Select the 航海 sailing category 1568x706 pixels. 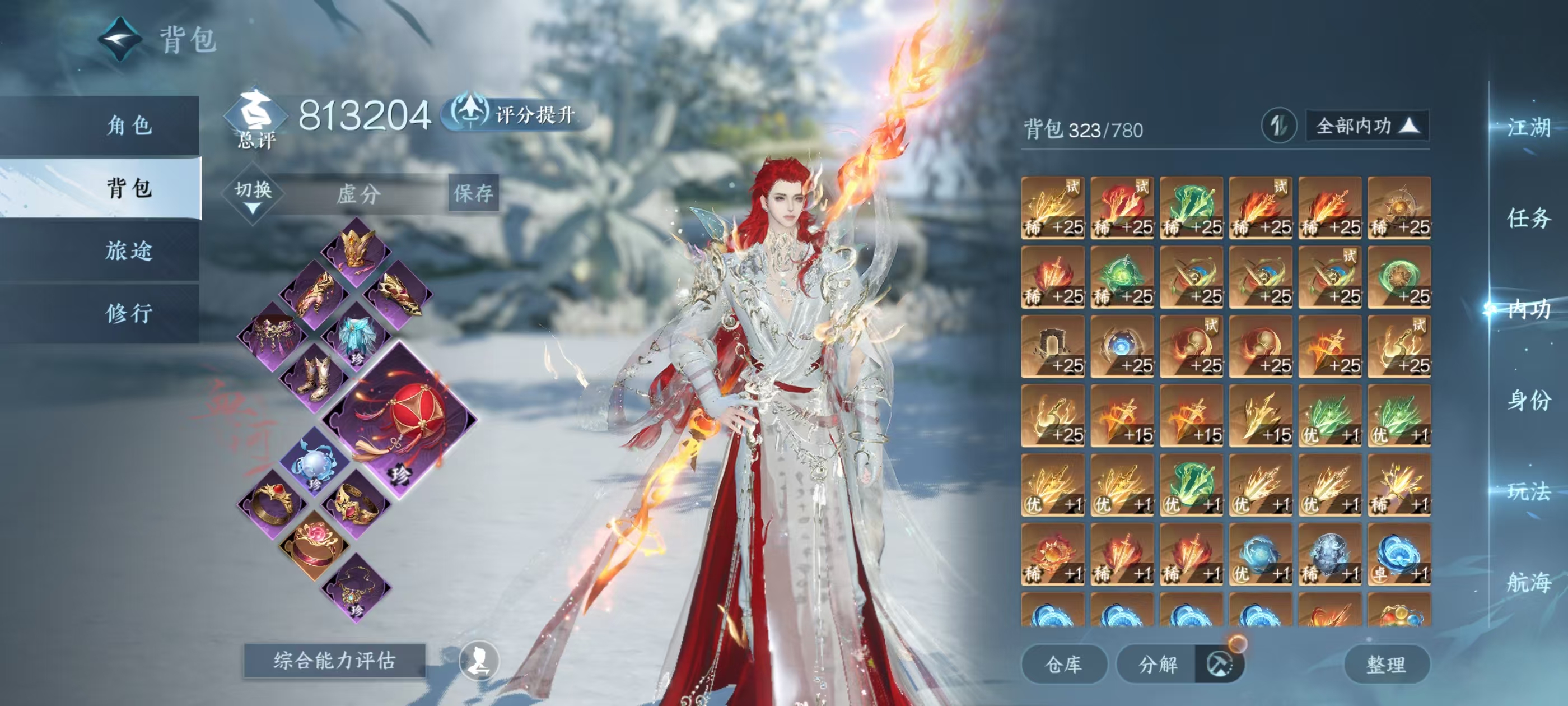pyautogui.click(x=1528, y=582)
